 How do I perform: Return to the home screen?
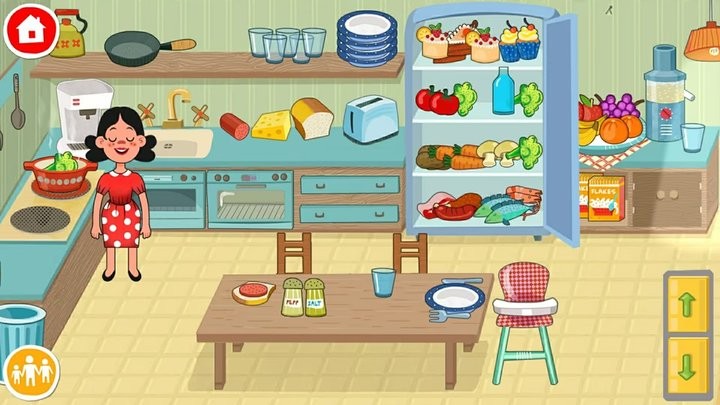(30, 29)
